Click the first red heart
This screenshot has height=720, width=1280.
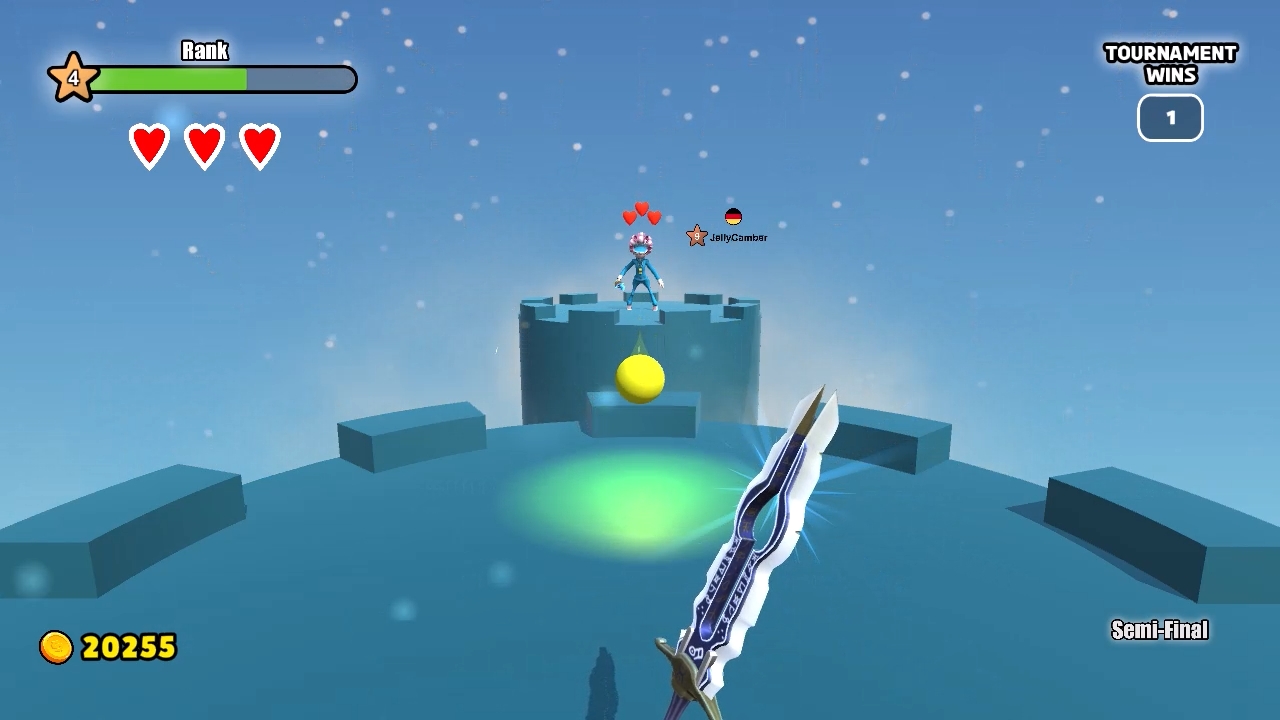149,143
